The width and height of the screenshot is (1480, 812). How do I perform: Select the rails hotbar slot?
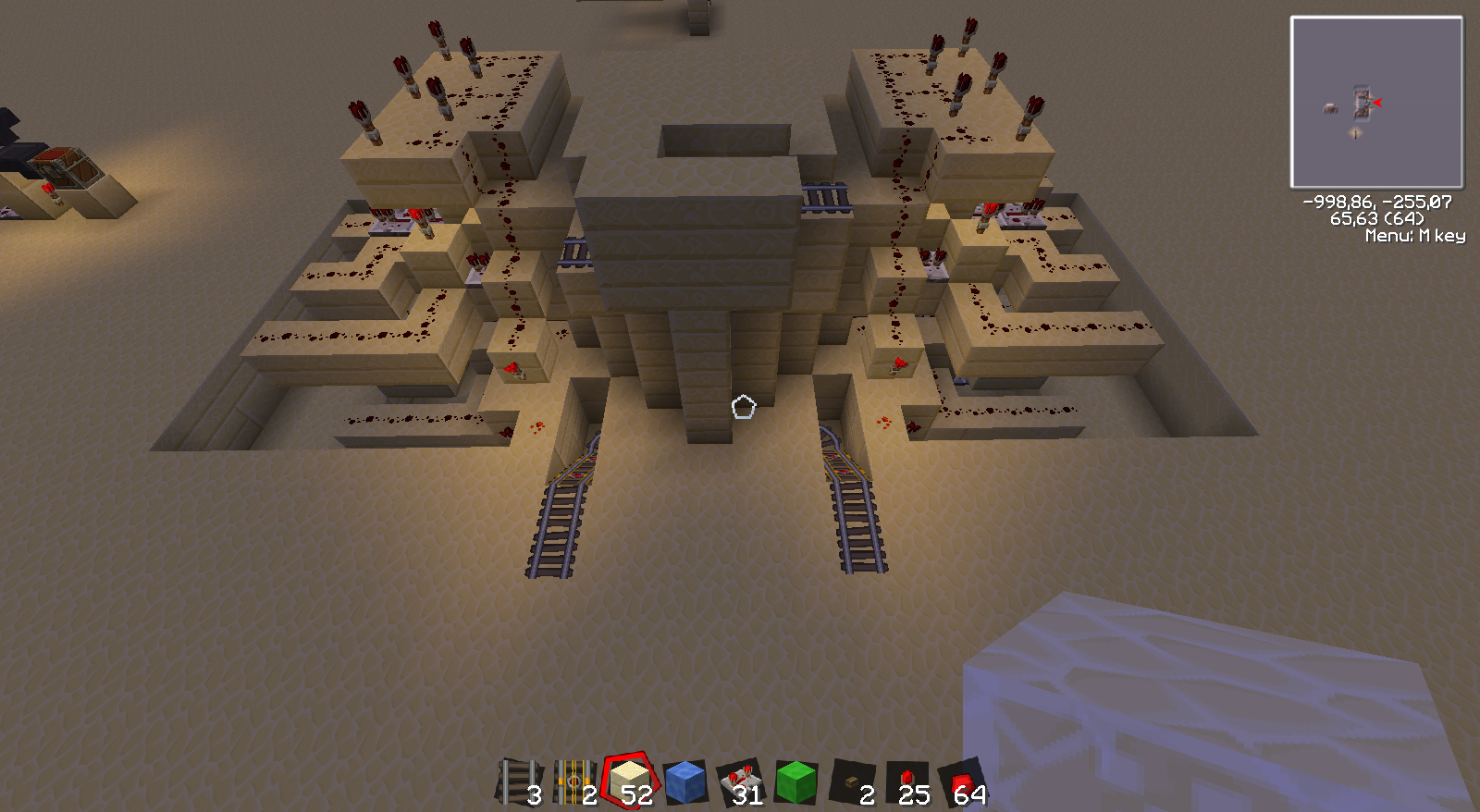520,782
